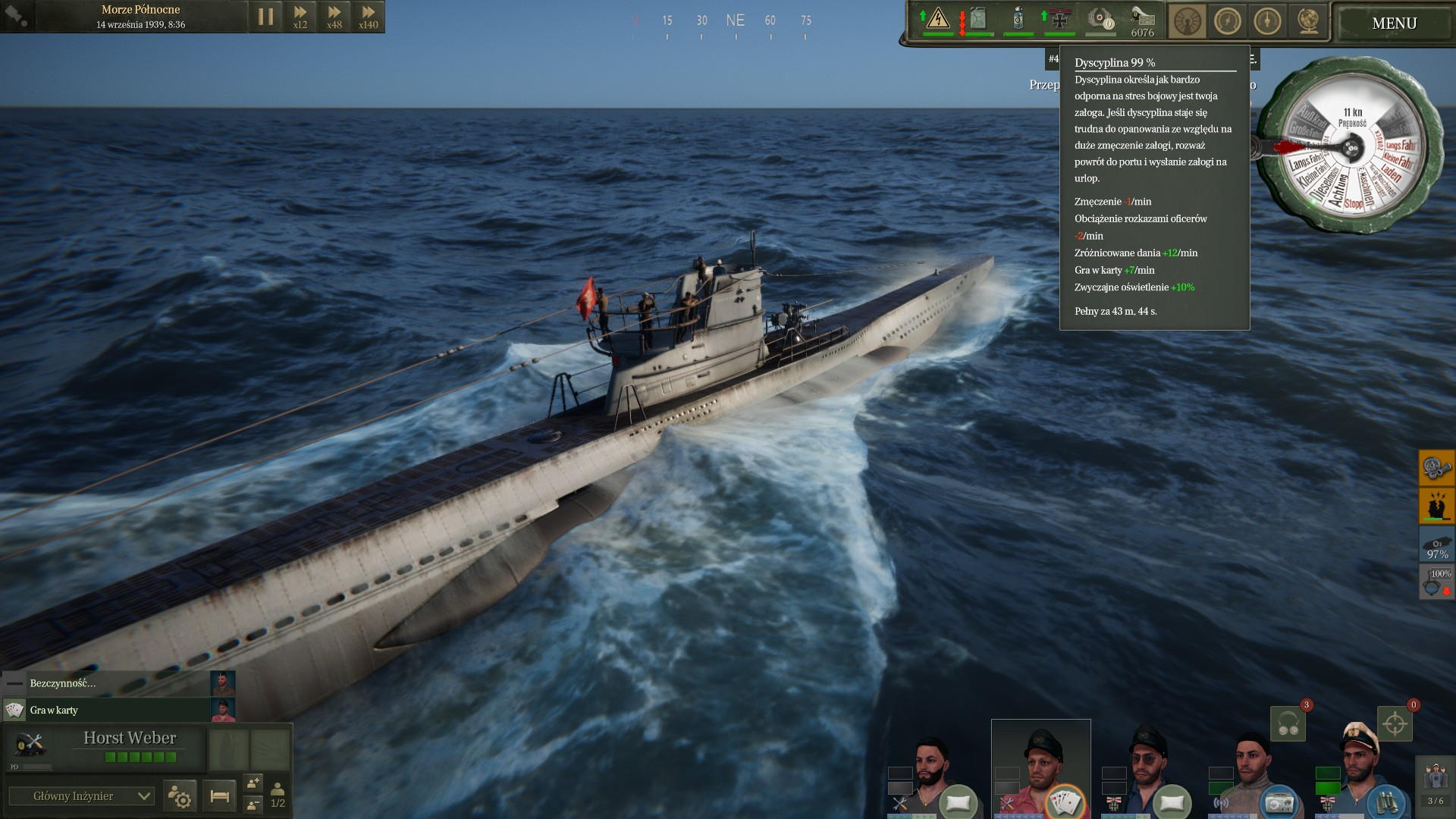Set time compression to x140
The width and height of the screenshot is (1456, 819).
(x=368, y=17)
